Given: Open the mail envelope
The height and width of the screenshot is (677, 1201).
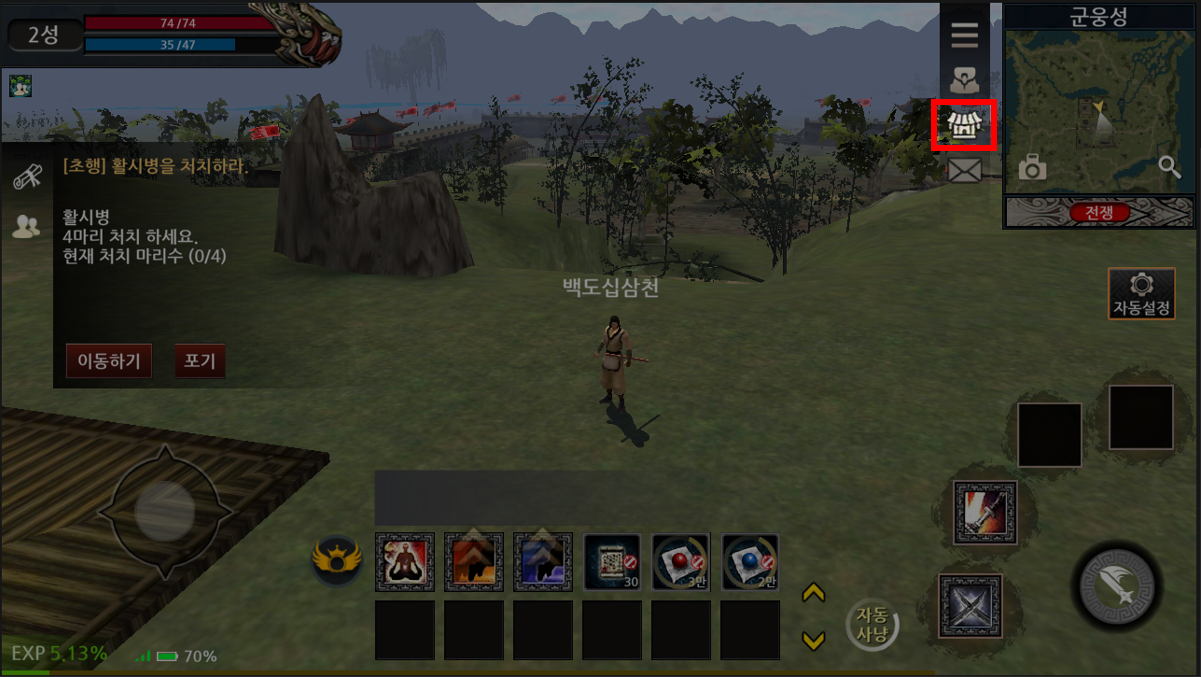Looking at the screenshot, I should (x=964, y=171).
